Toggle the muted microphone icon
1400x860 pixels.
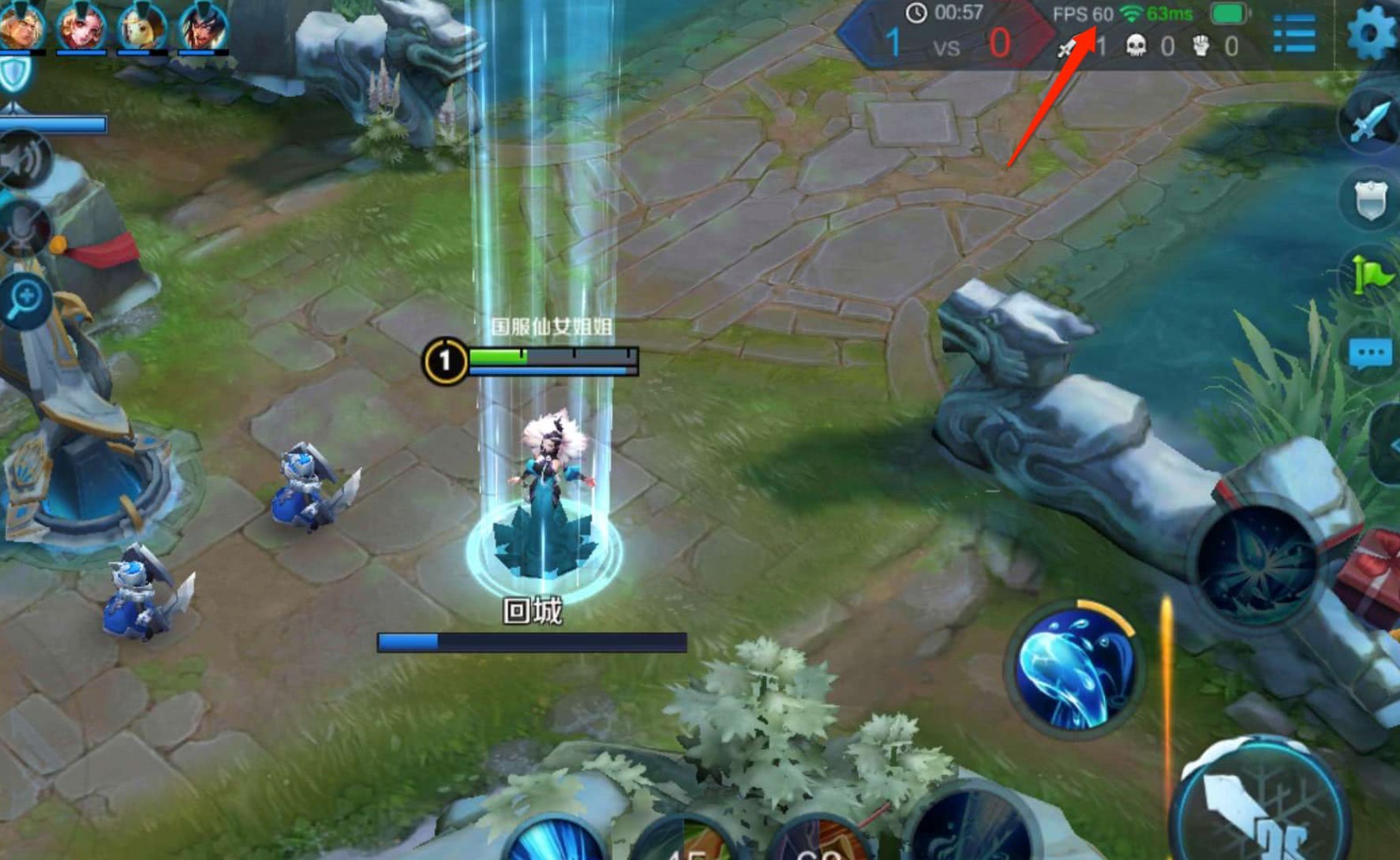24,226
